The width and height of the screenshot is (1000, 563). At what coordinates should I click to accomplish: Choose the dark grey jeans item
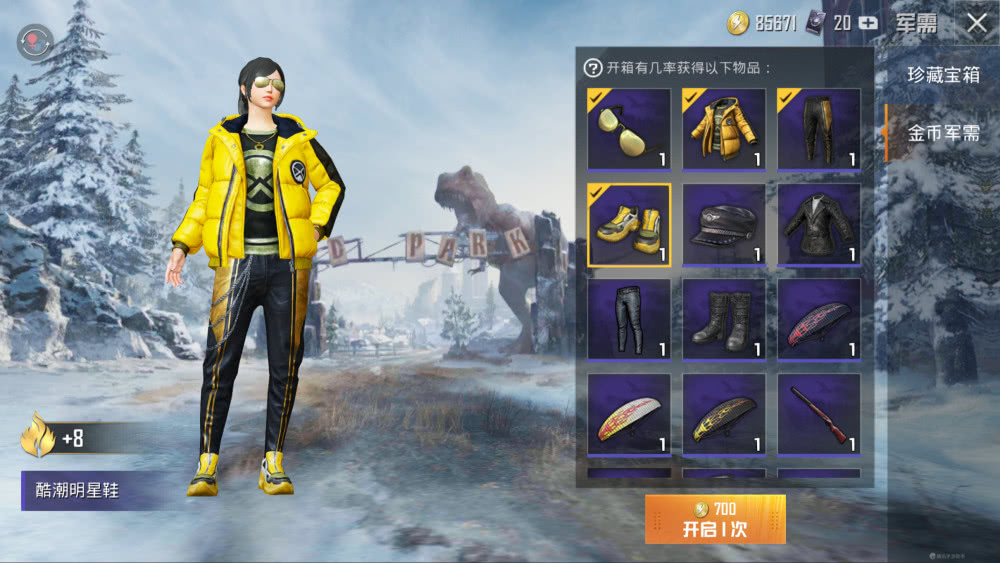pos(629,319)
